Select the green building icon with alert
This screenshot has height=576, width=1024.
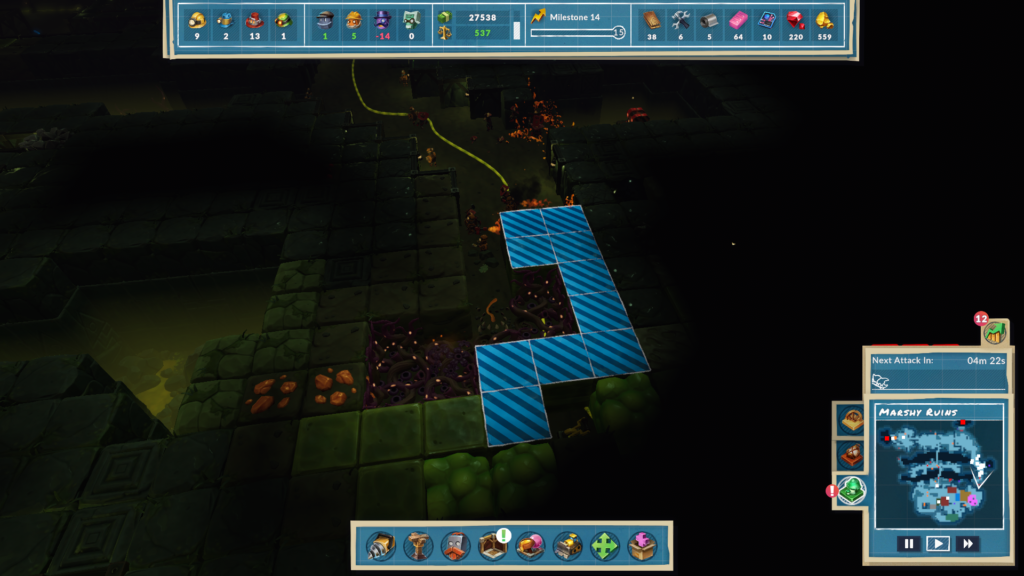(851, 491)
